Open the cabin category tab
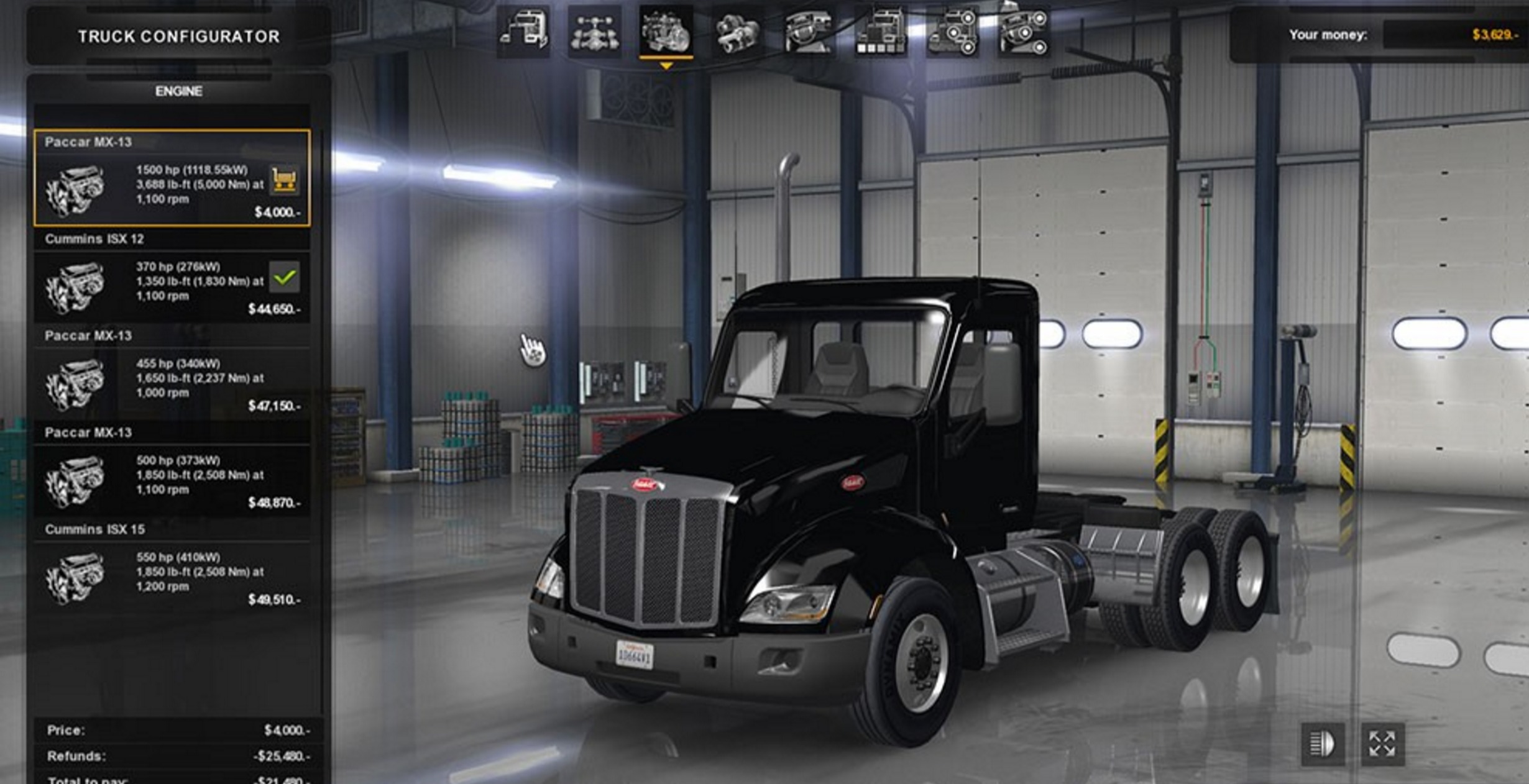 523,32
